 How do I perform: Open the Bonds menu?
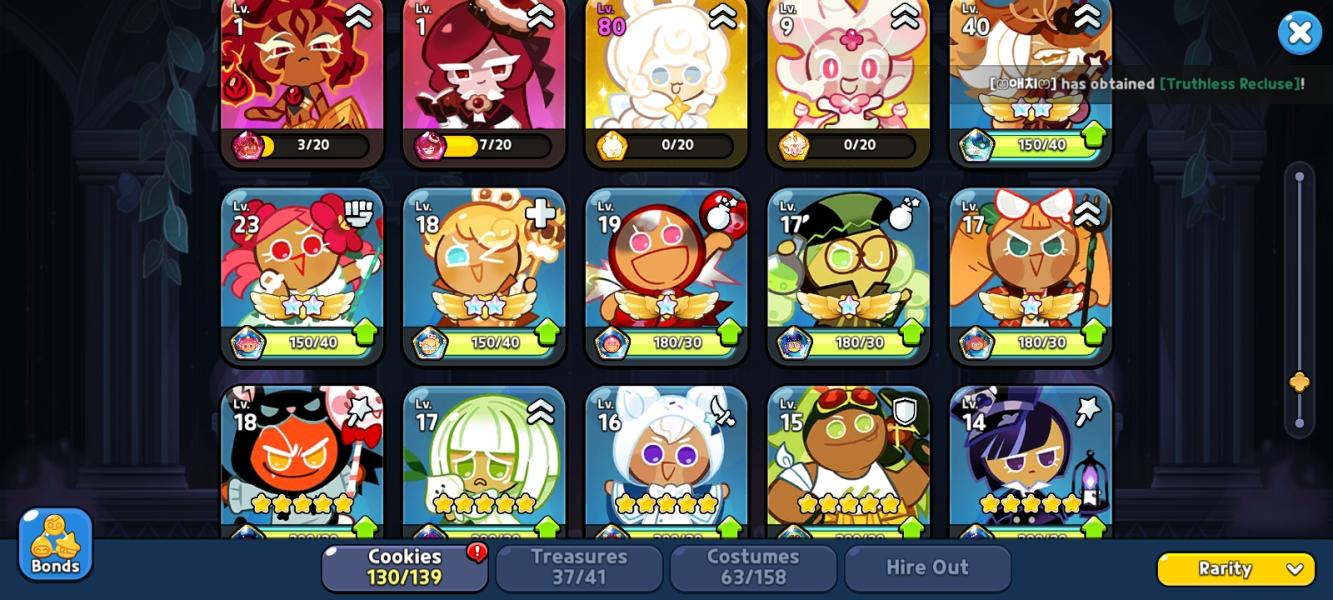(x=55, y=544)
